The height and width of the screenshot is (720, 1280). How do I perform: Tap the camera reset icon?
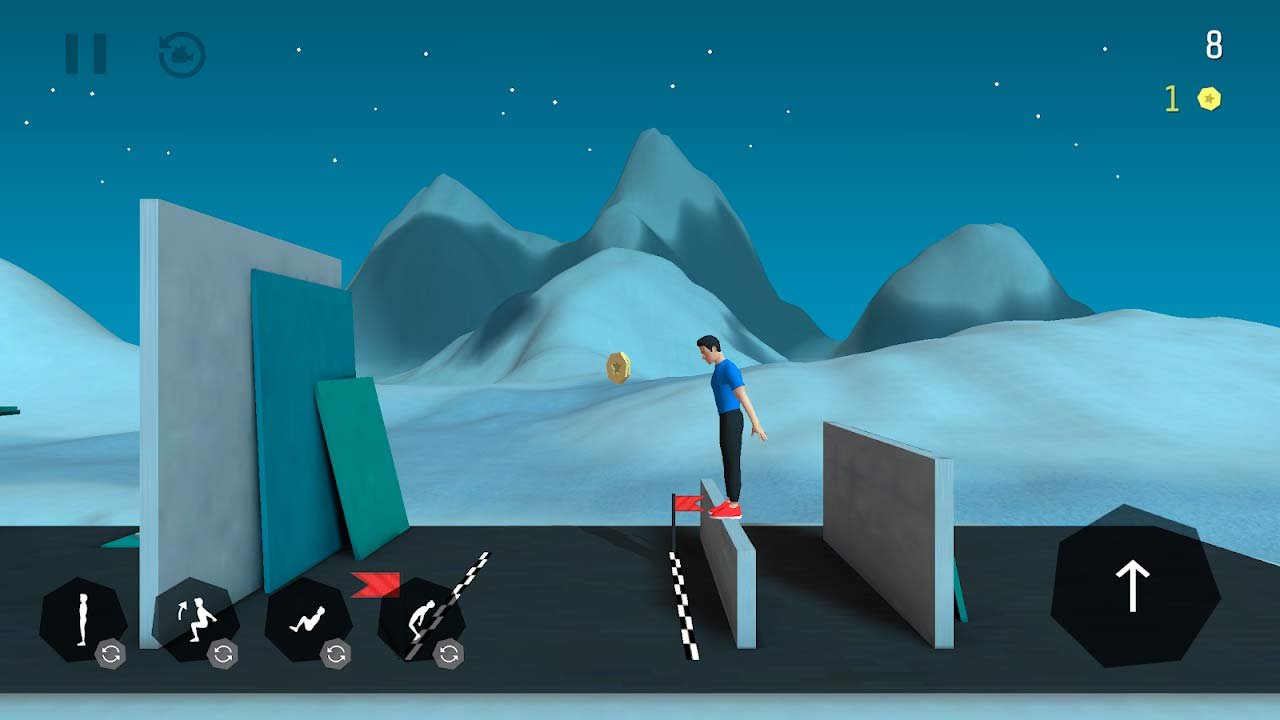click(182, 55)
